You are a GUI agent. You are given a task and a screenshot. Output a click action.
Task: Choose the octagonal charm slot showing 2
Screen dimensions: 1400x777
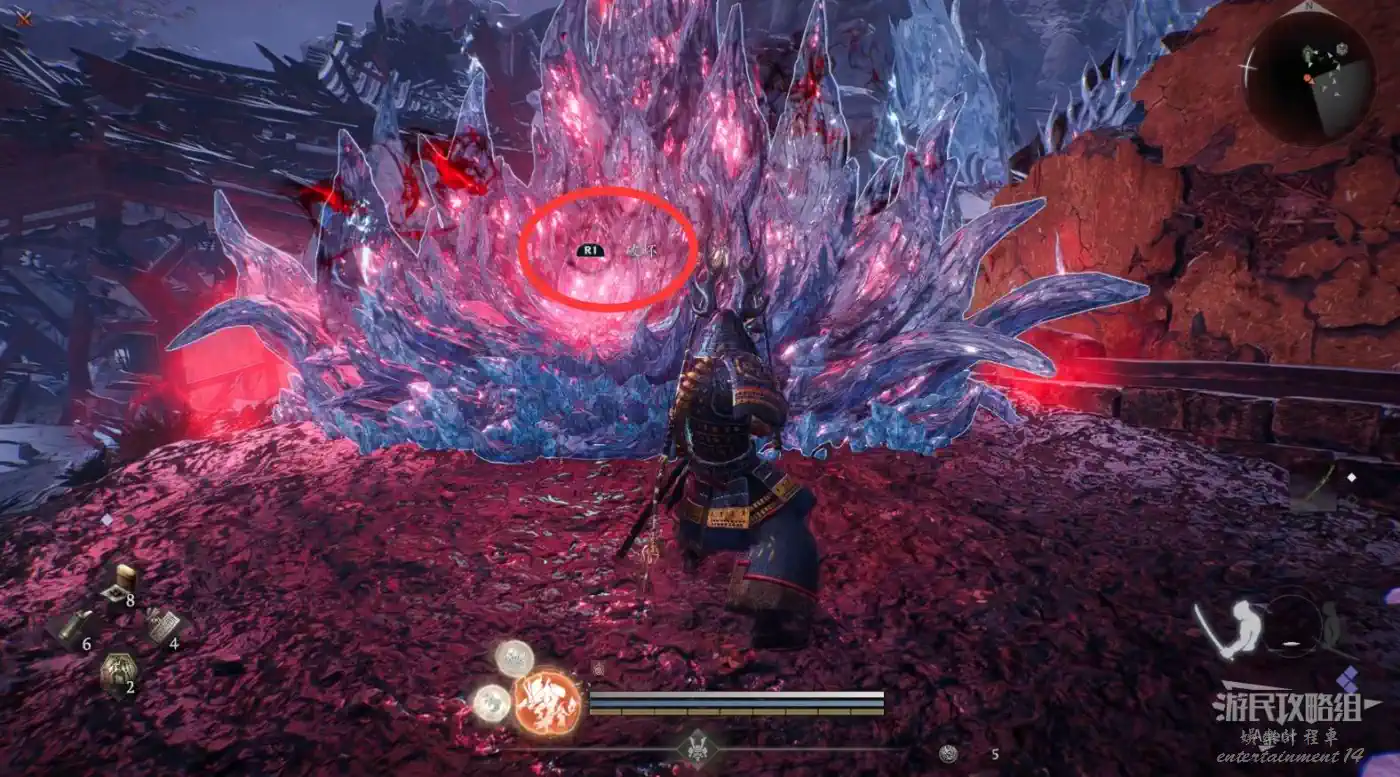(x=117, y=671)
